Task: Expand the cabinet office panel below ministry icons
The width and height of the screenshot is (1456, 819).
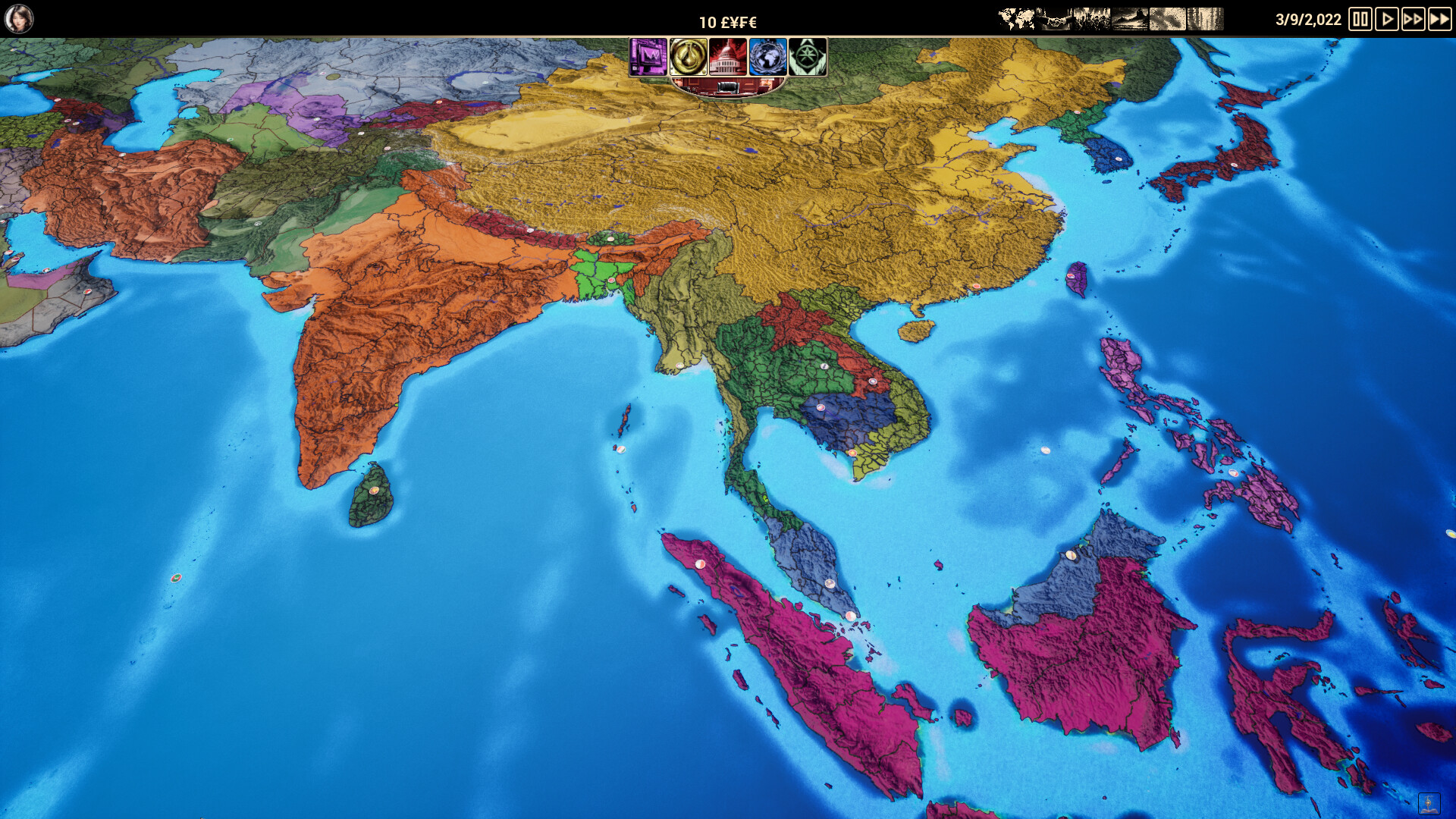Action: [x=728, y=89]
